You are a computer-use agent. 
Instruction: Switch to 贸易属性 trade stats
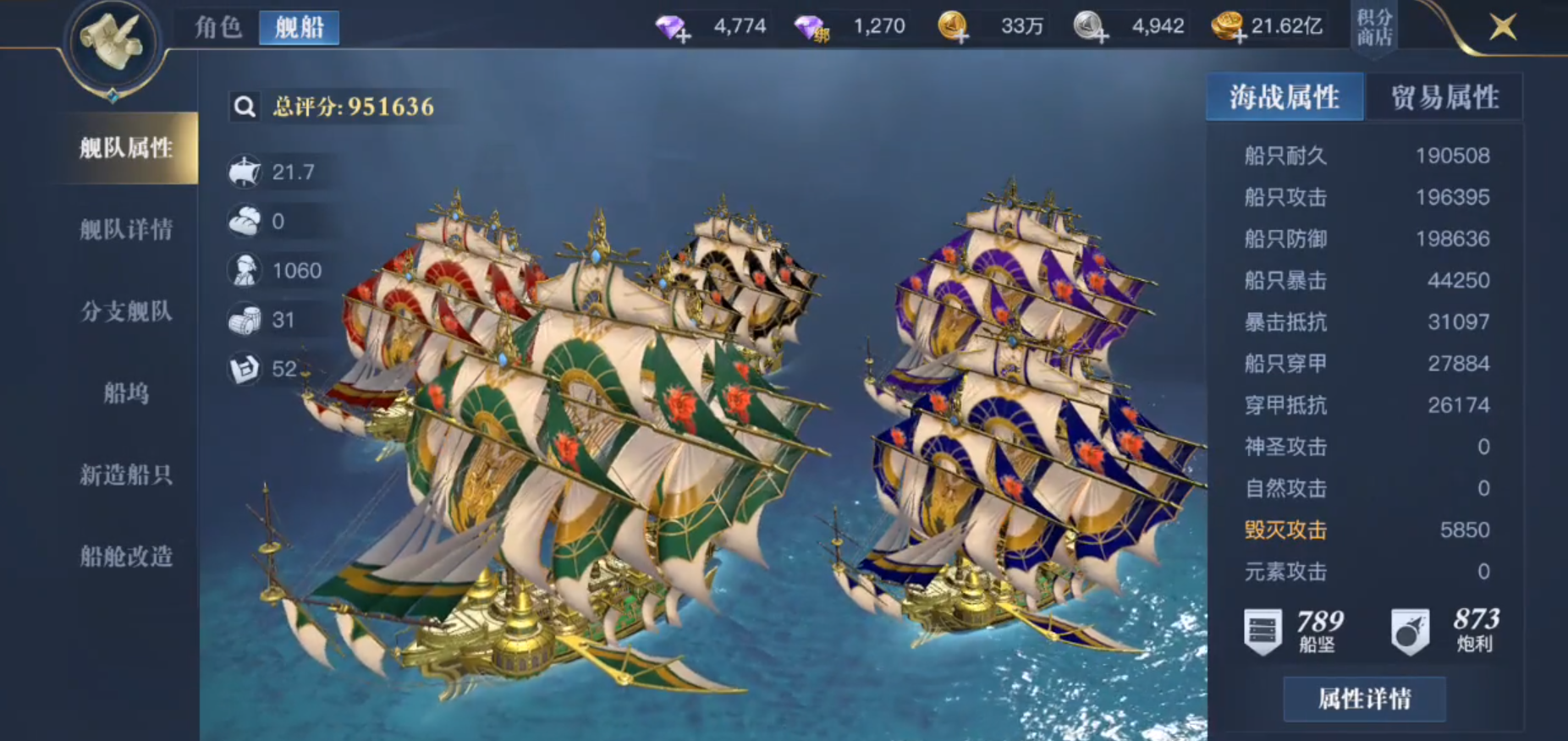[1444, 97]
